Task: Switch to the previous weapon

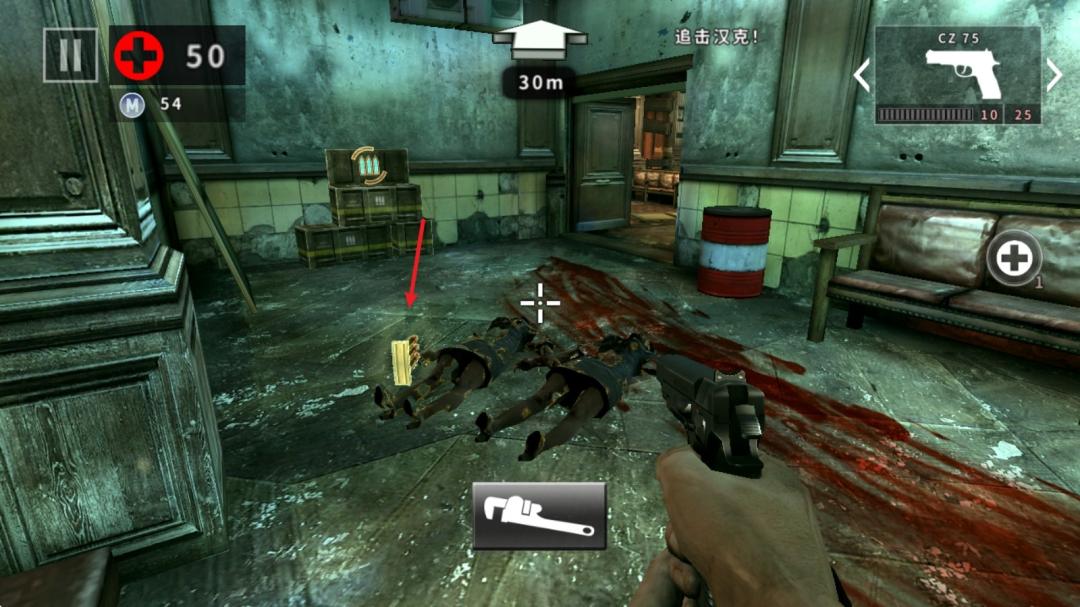Action: [x=861, y=75]
